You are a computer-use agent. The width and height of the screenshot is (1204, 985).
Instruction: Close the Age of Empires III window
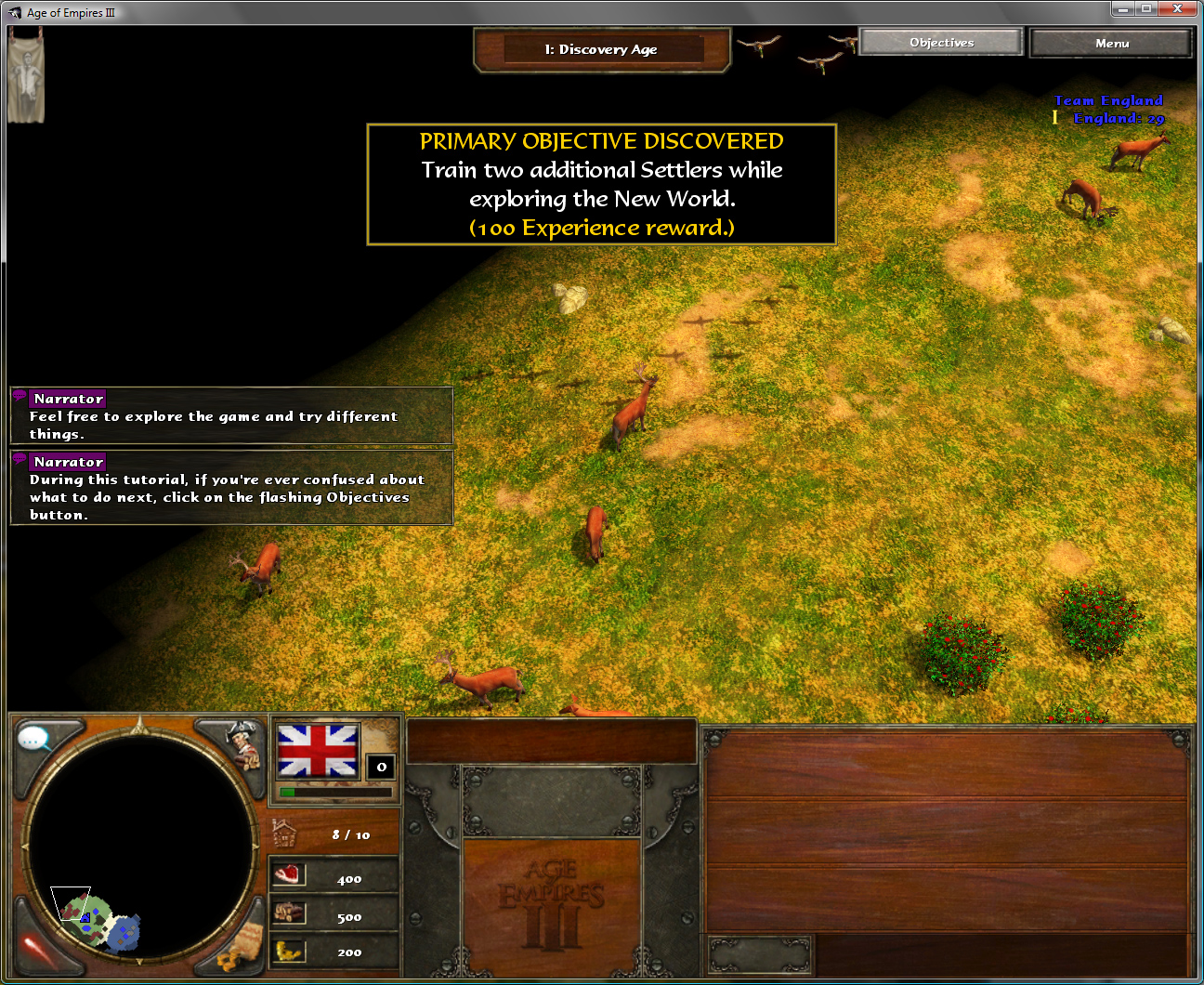coord(1177,9)
